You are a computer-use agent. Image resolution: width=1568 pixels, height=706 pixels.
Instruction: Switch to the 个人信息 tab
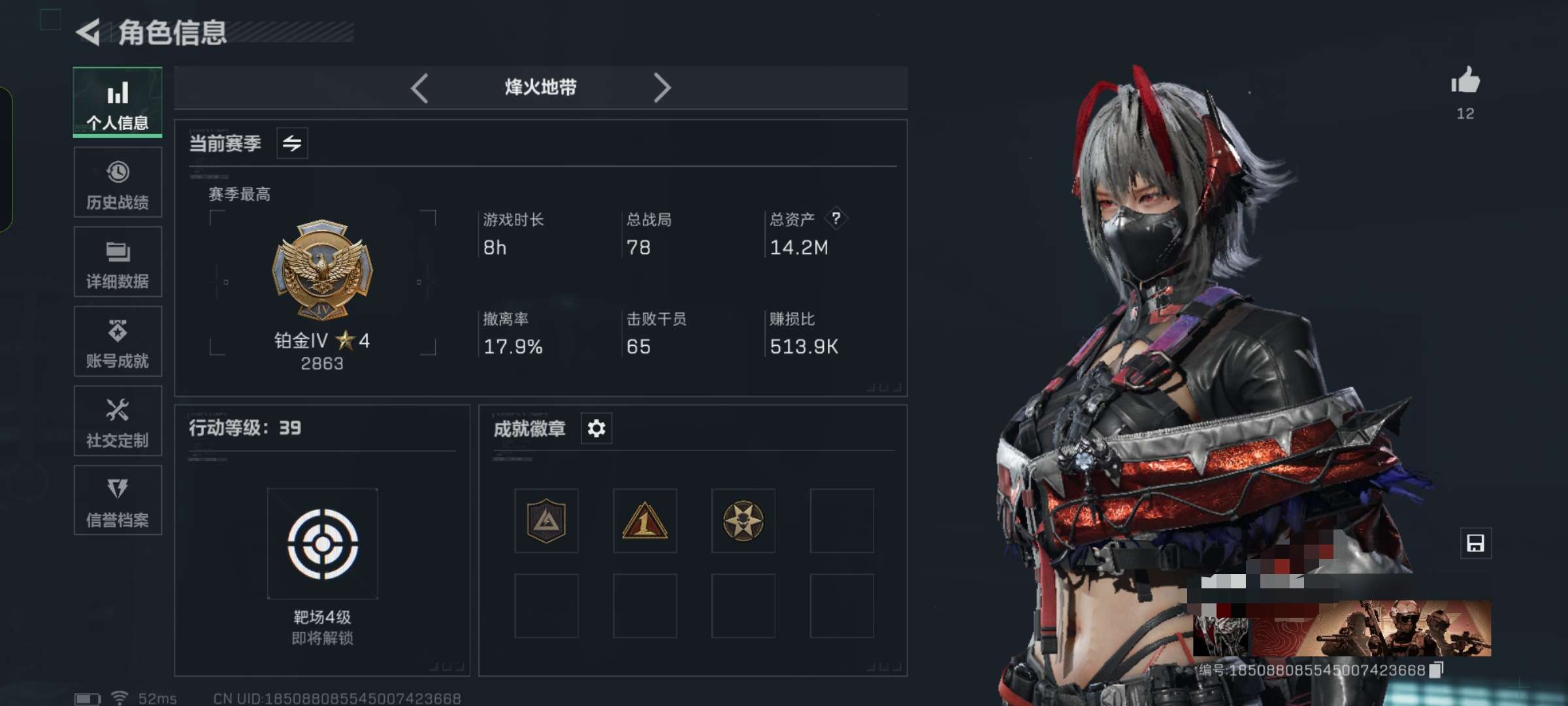point(118,103)
